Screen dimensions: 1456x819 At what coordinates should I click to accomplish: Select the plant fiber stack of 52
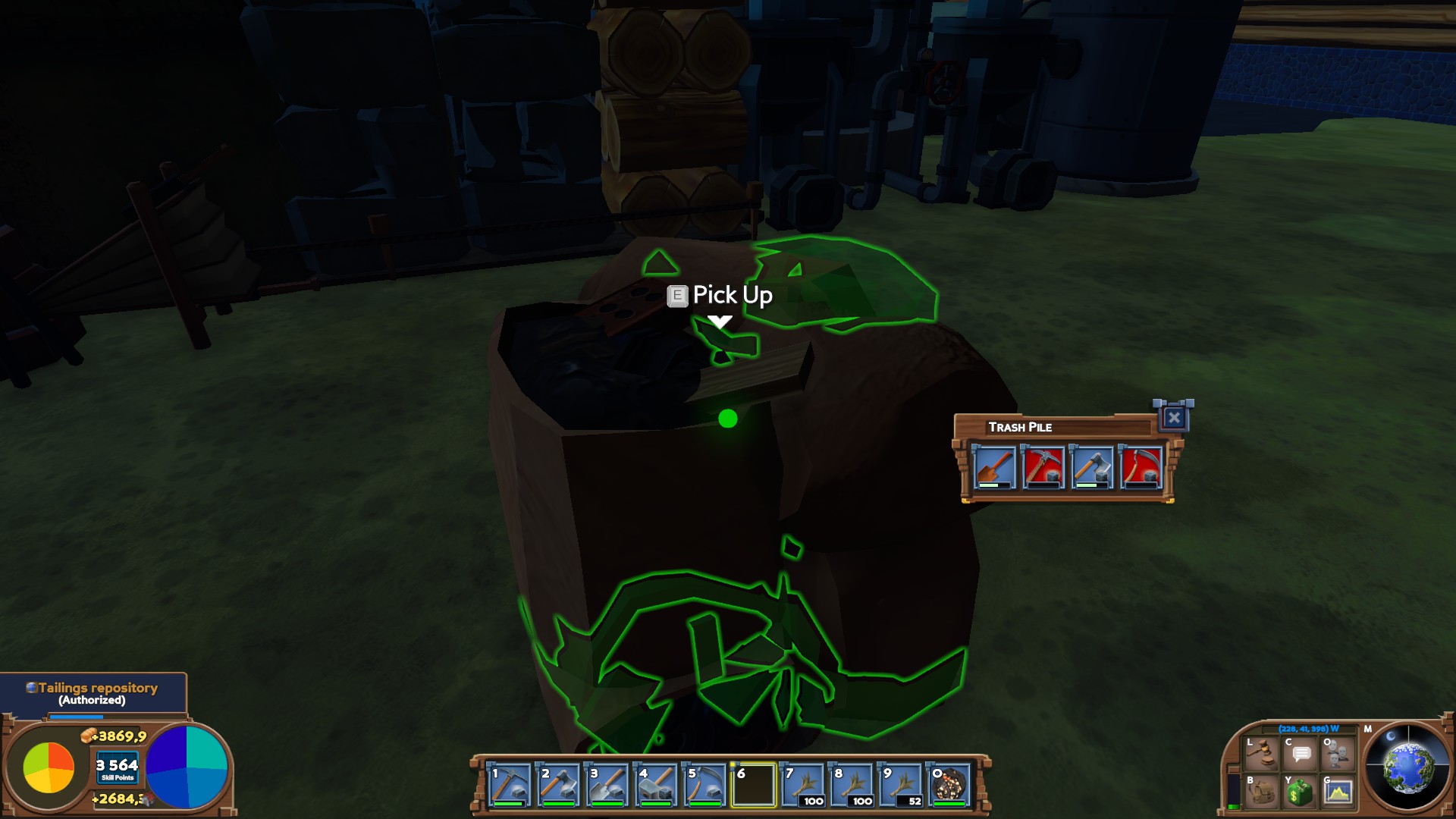[x=901, y=785]
